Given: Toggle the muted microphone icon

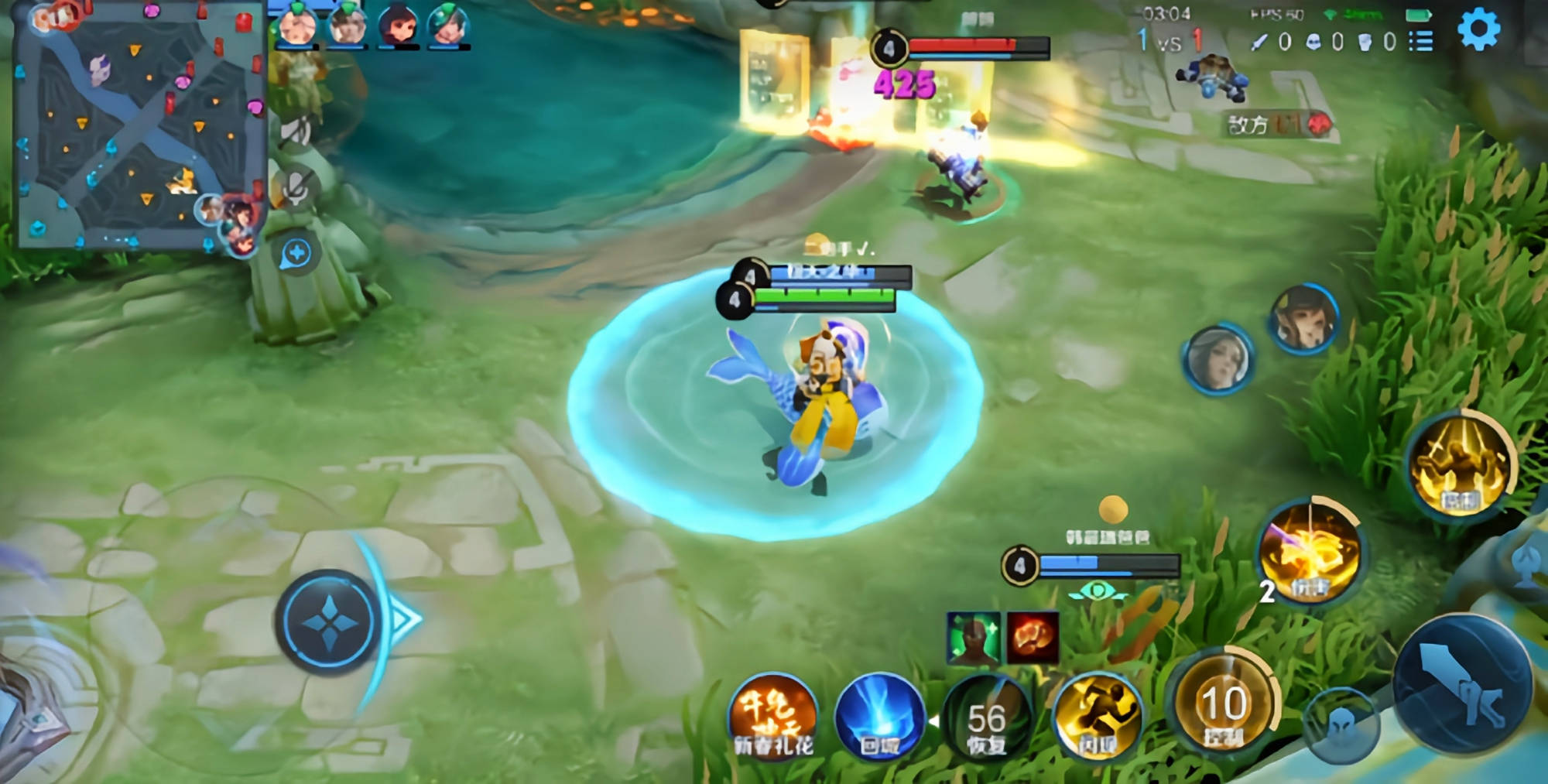Looking at the screenshot, I should [296, 188].
